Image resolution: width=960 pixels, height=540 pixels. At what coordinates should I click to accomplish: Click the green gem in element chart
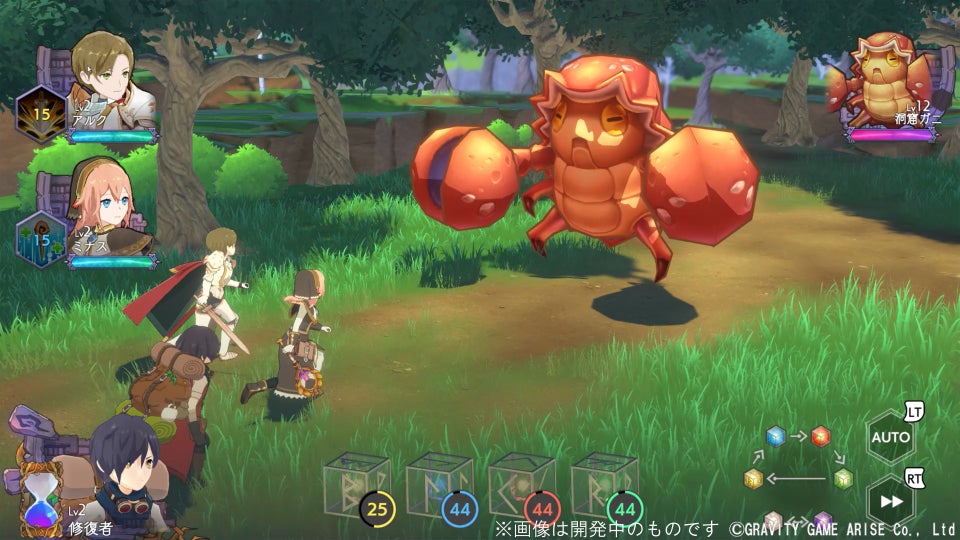point(843,477)
